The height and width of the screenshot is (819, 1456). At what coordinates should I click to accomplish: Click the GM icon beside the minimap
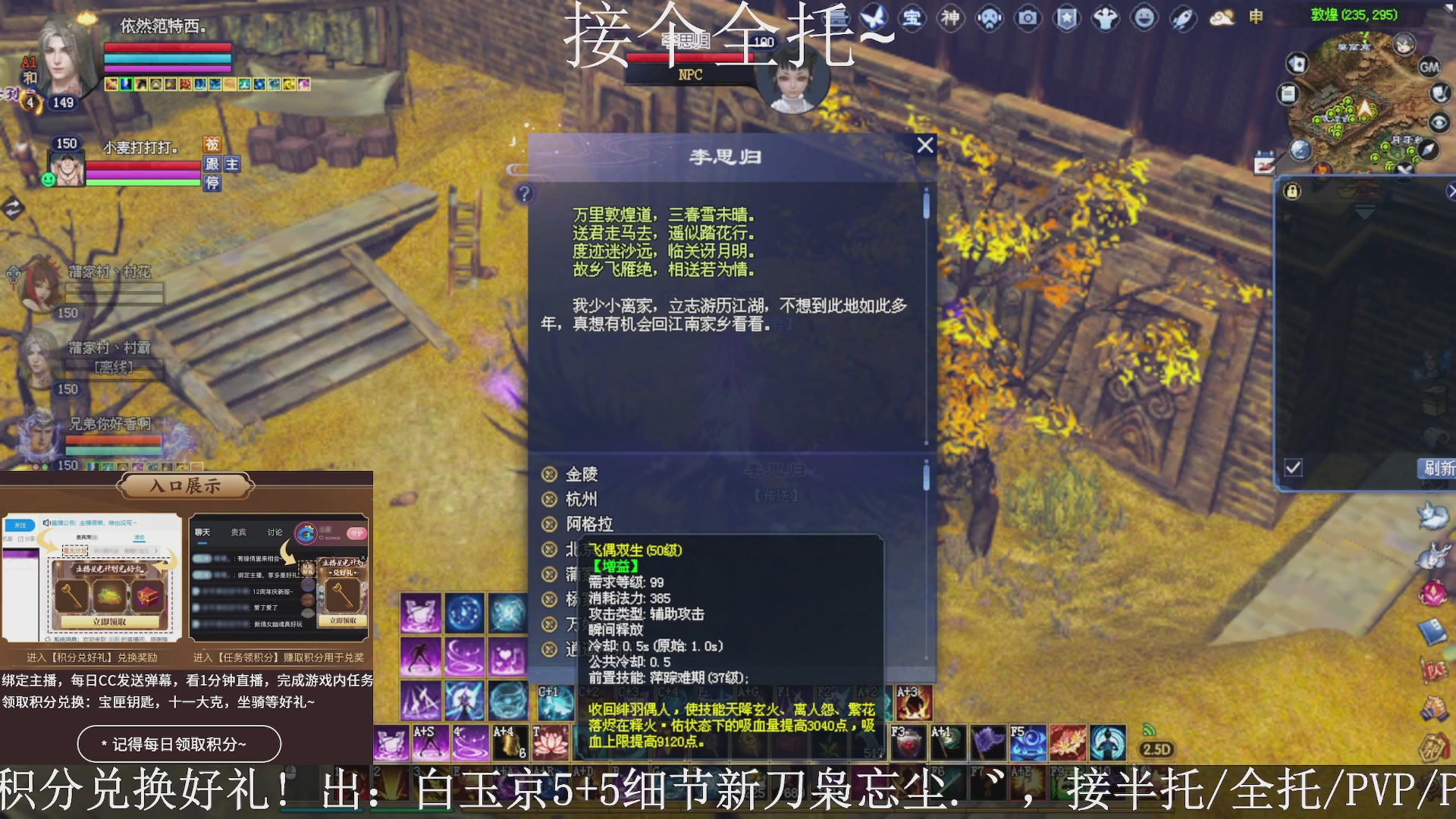1429,67
